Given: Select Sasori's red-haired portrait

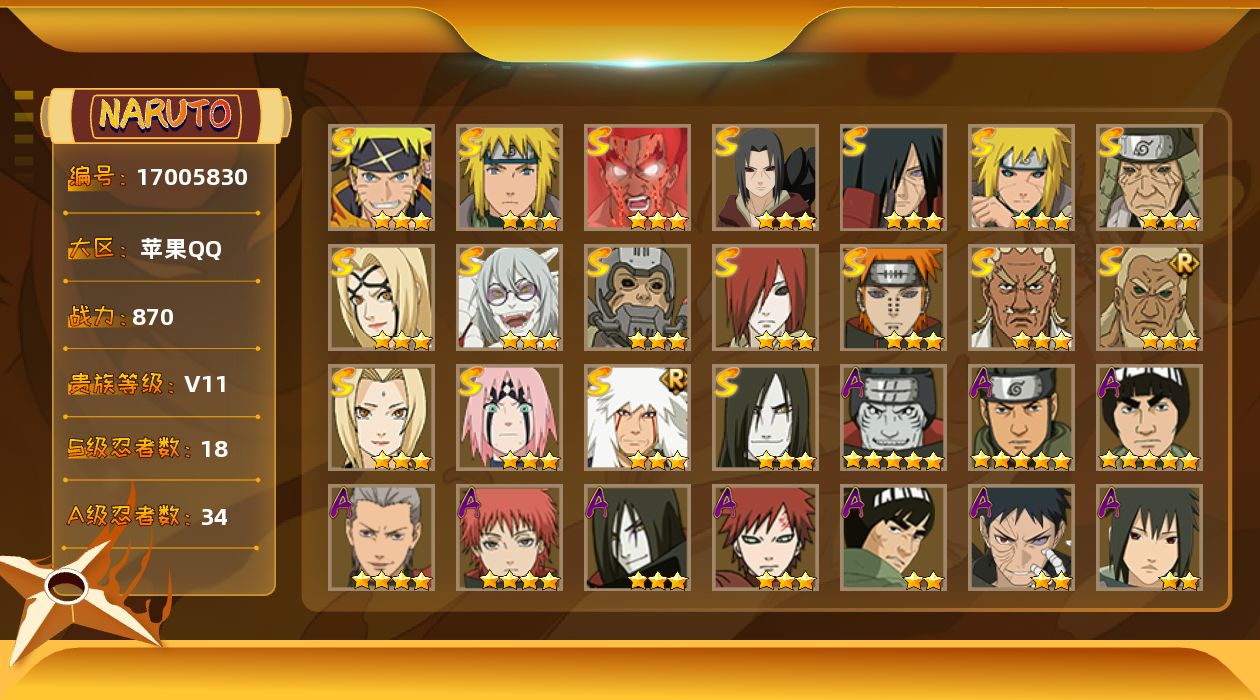Looking at the screenshot, I should click(x=509, y=538).
